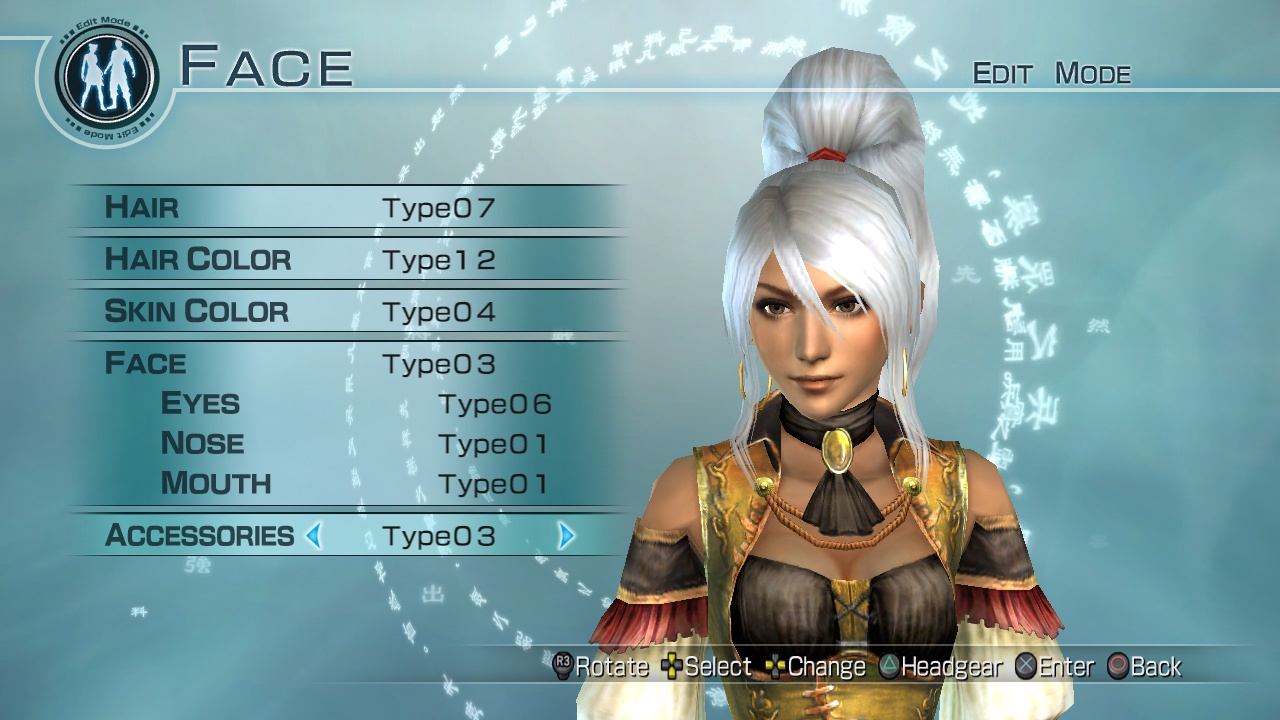The width and height of the screenshot is (1280, 720).
Task: Click the R3 stick Rotate icon
Action: 561,666
